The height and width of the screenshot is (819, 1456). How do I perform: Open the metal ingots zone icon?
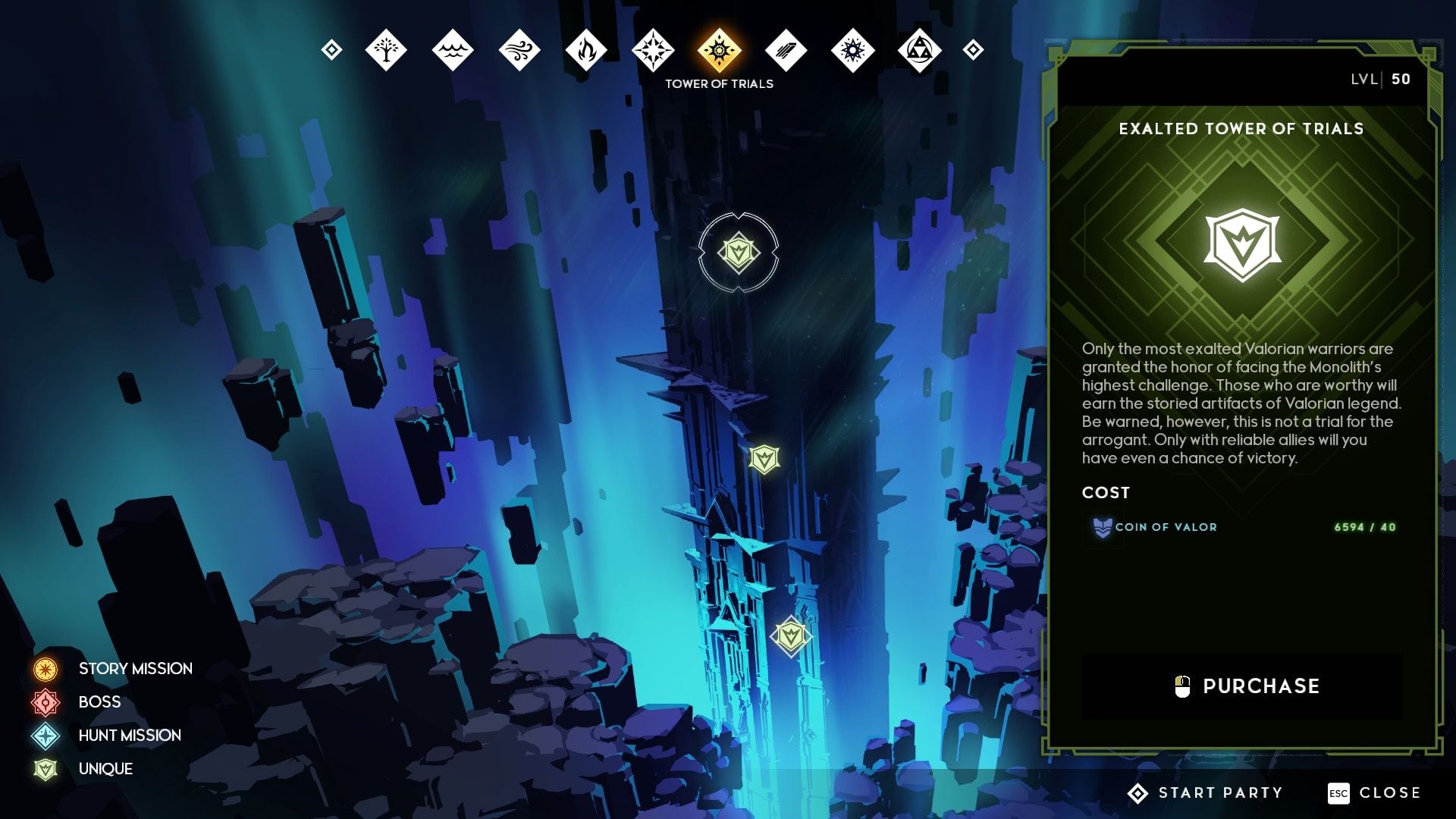pos(786,49)
